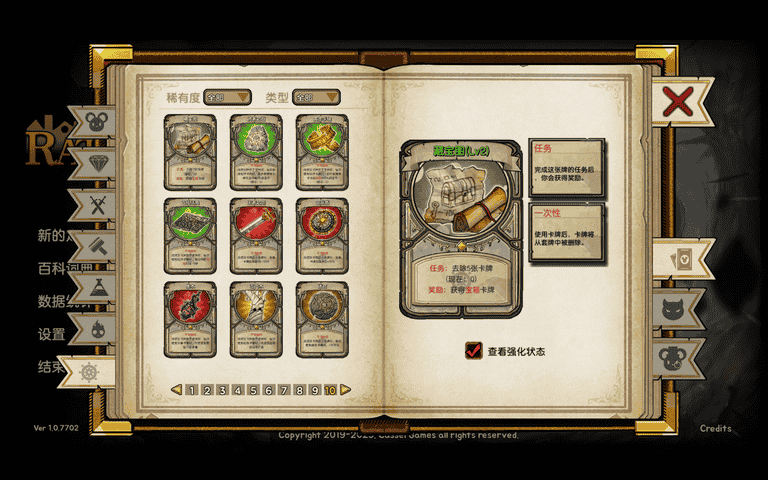
Task: Choose the red sword card
Action: point(256,234)
